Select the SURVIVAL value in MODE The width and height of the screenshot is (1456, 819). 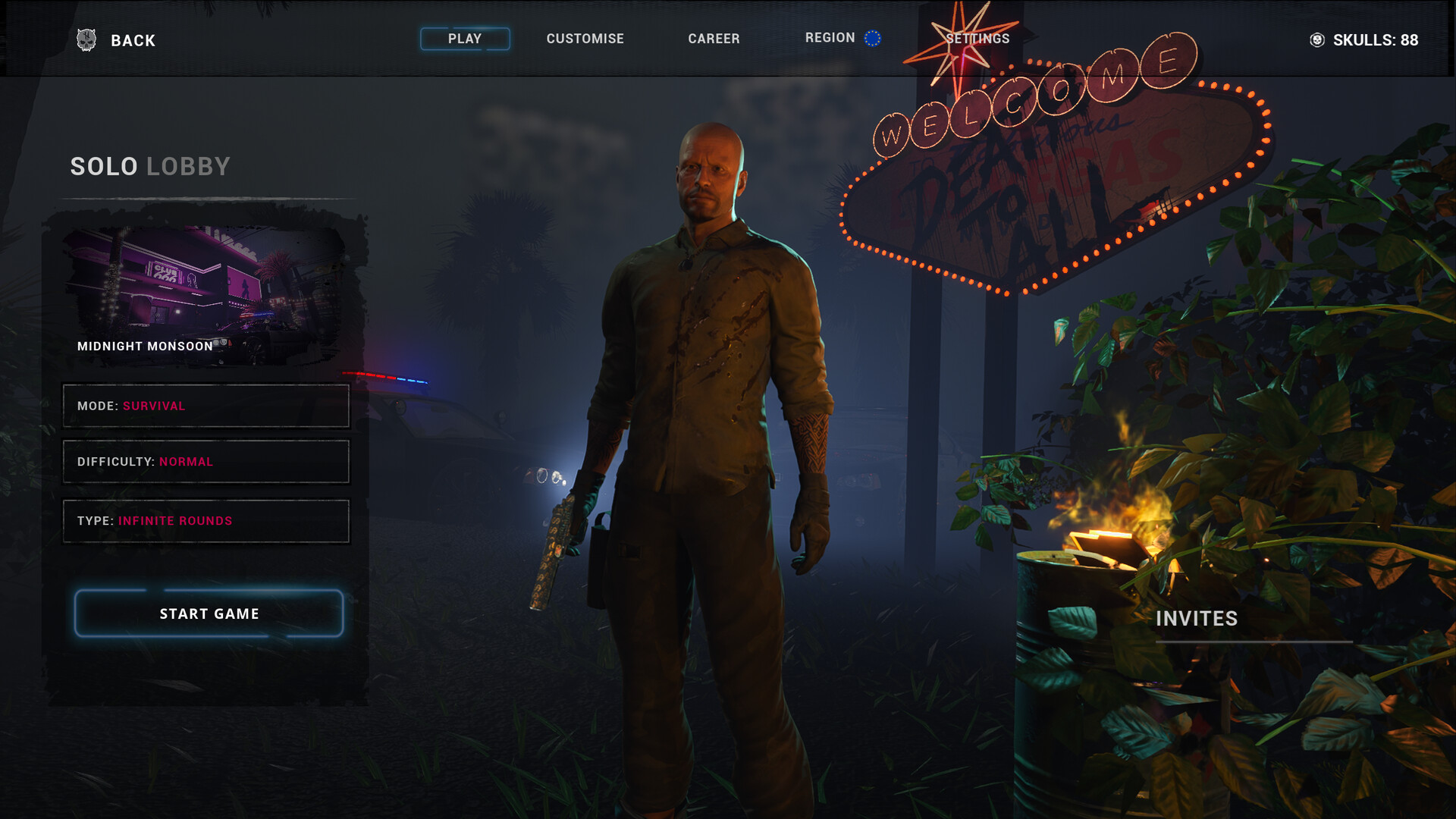[153, 406]
